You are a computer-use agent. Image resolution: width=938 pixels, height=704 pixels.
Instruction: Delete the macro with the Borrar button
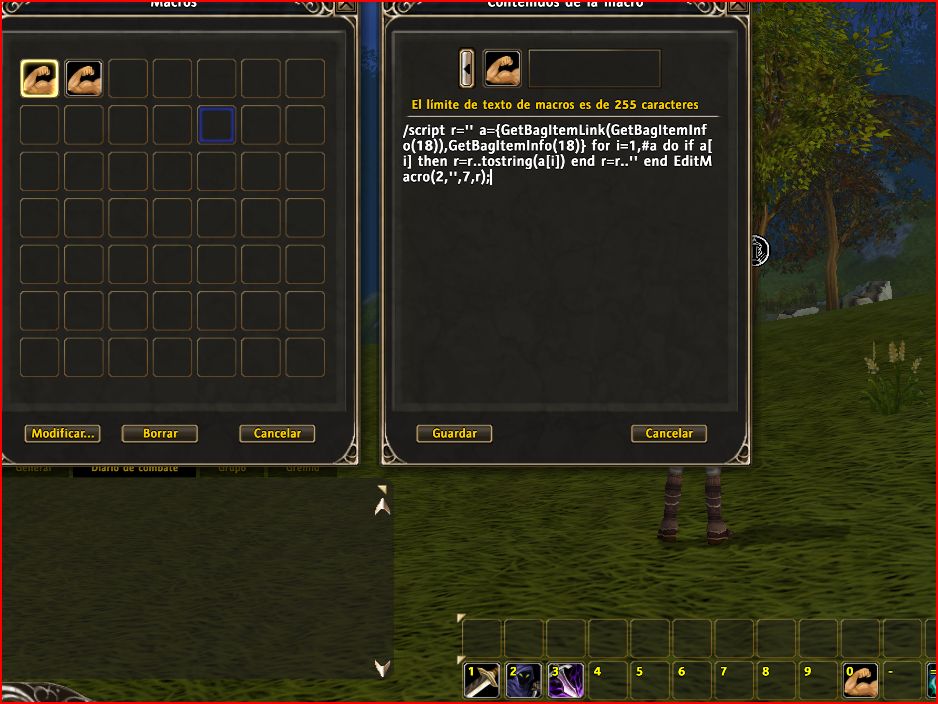coord(160,434)
